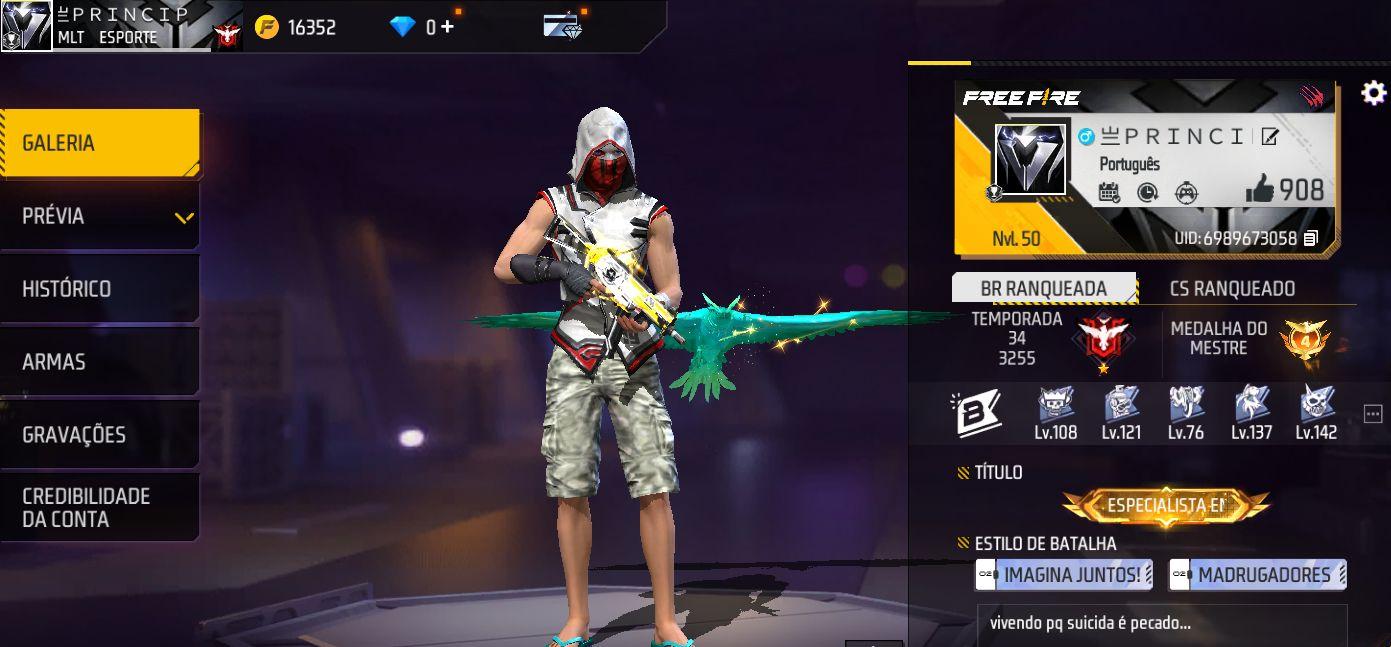Open the Galeria menu entry
This screenshot has height=647, width=1391.
[100, 143]
